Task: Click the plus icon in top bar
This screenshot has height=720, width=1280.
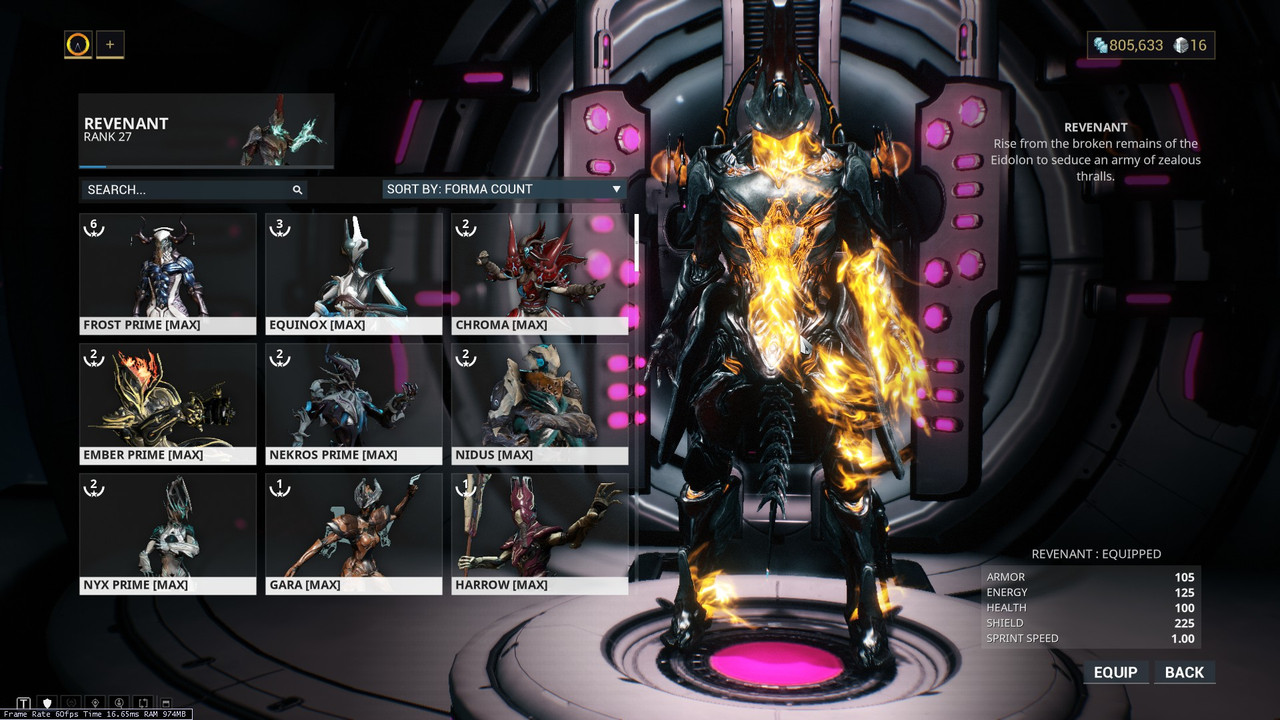Action: click(x=110, y=44)
